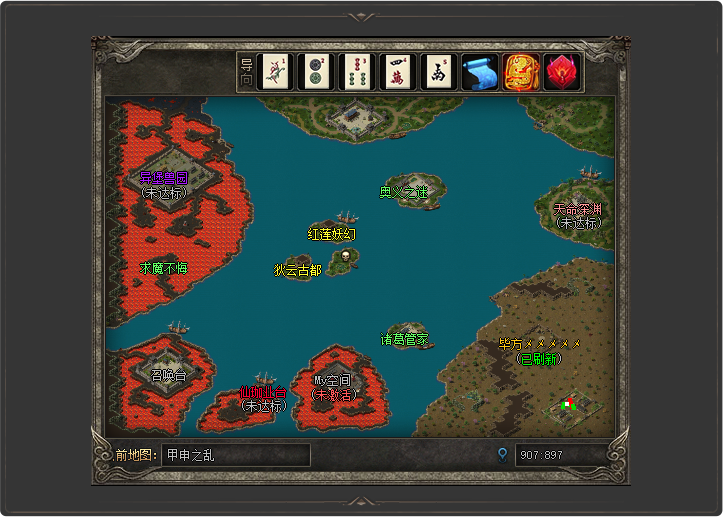Viewport: 723px width, 517px height.
Task: Click the red flame gem icon
Action: click(x=562, y=72)
